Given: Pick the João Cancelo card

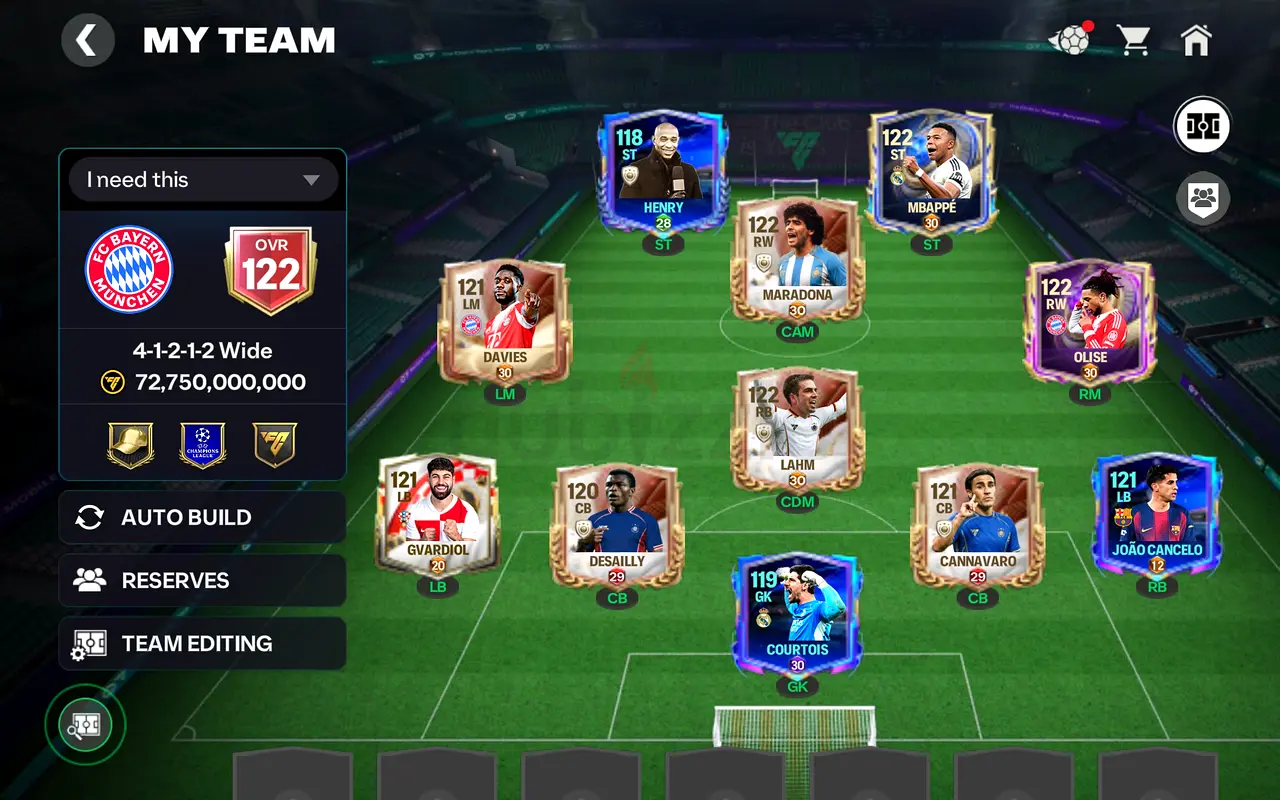Looking at the screenshot, I should point(1157,514).
